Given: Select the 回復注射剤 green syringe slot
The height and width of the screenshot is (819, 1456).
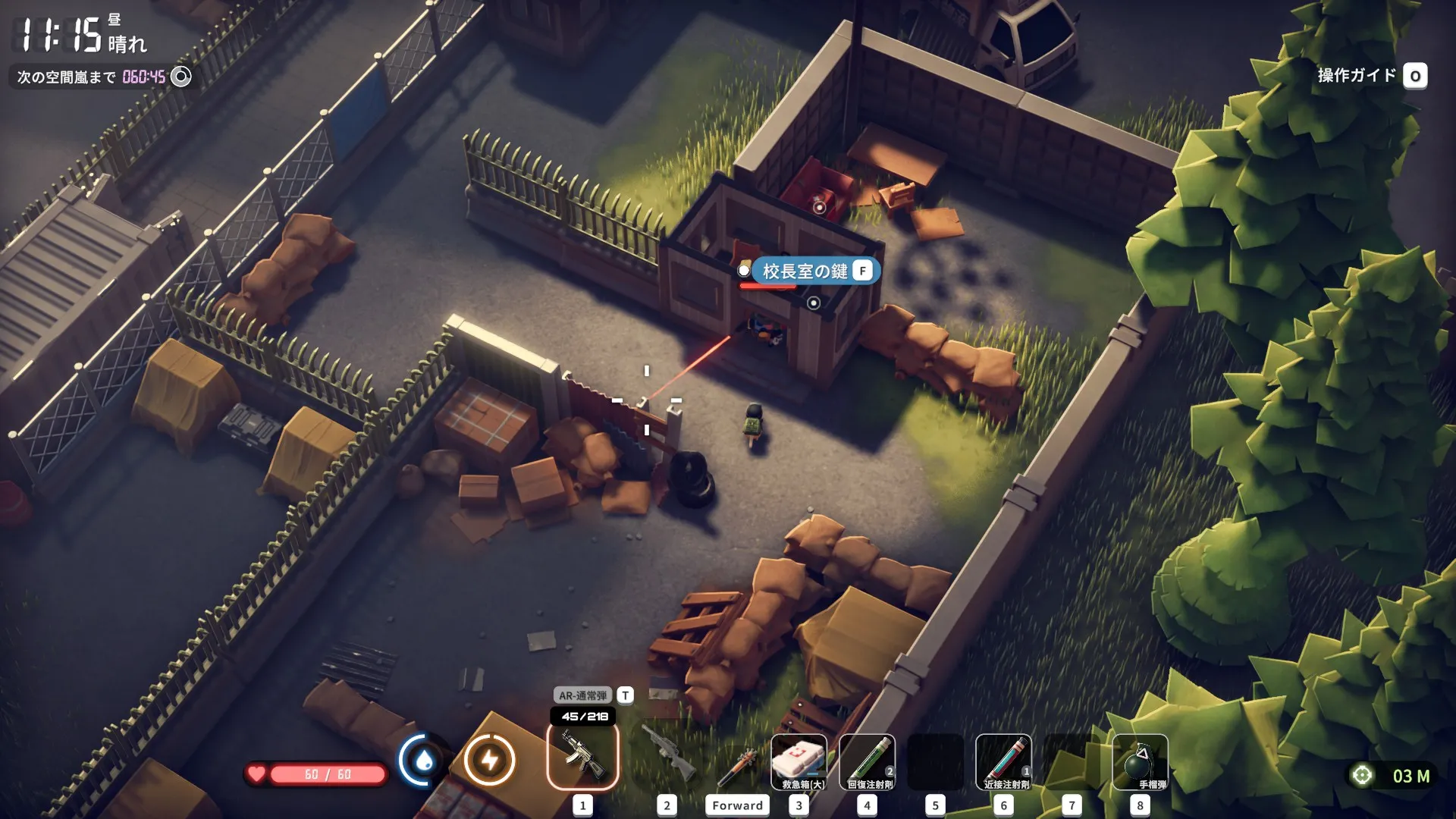Looking at the screenshot, I should 867,761.
